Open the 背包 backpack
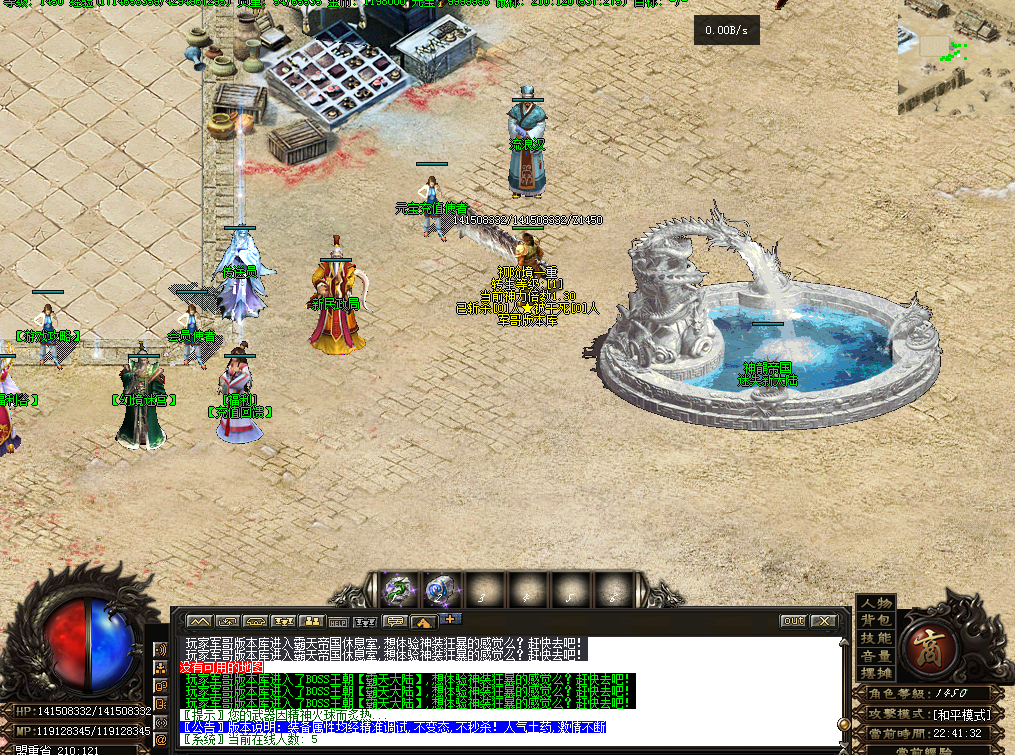Image resolution: width=1015 pixels, height=755 pixels. pos(876,620)
